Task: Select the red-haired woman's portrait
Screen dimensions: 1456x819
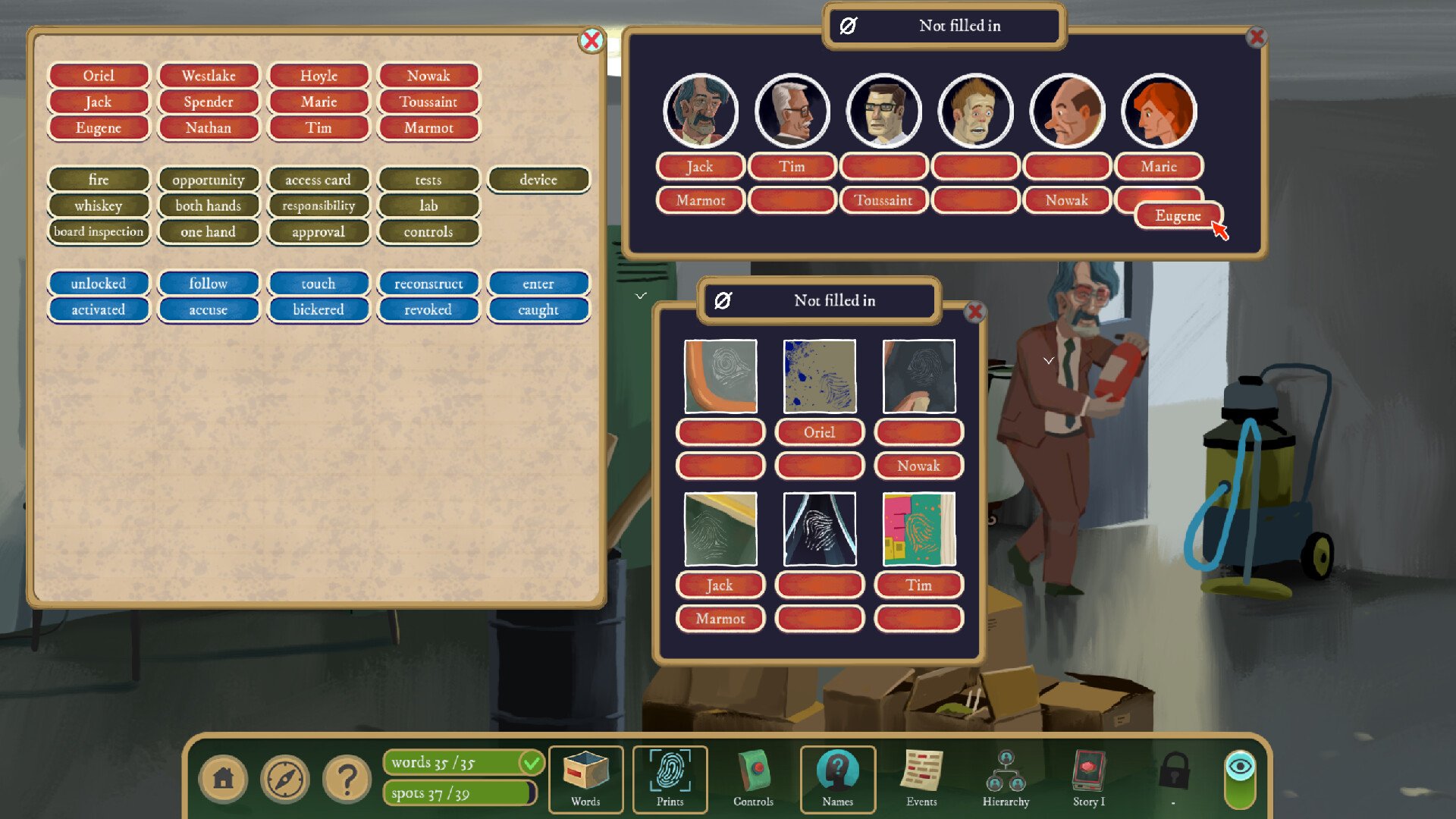Action: (1159, 111)
